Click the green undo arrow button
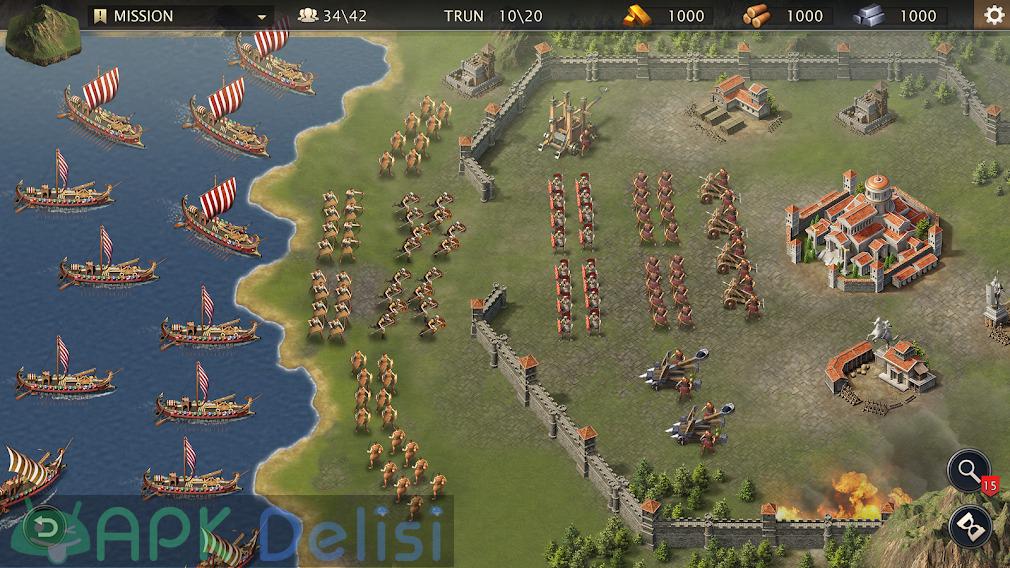The image size is (1010, 568). 45,526
